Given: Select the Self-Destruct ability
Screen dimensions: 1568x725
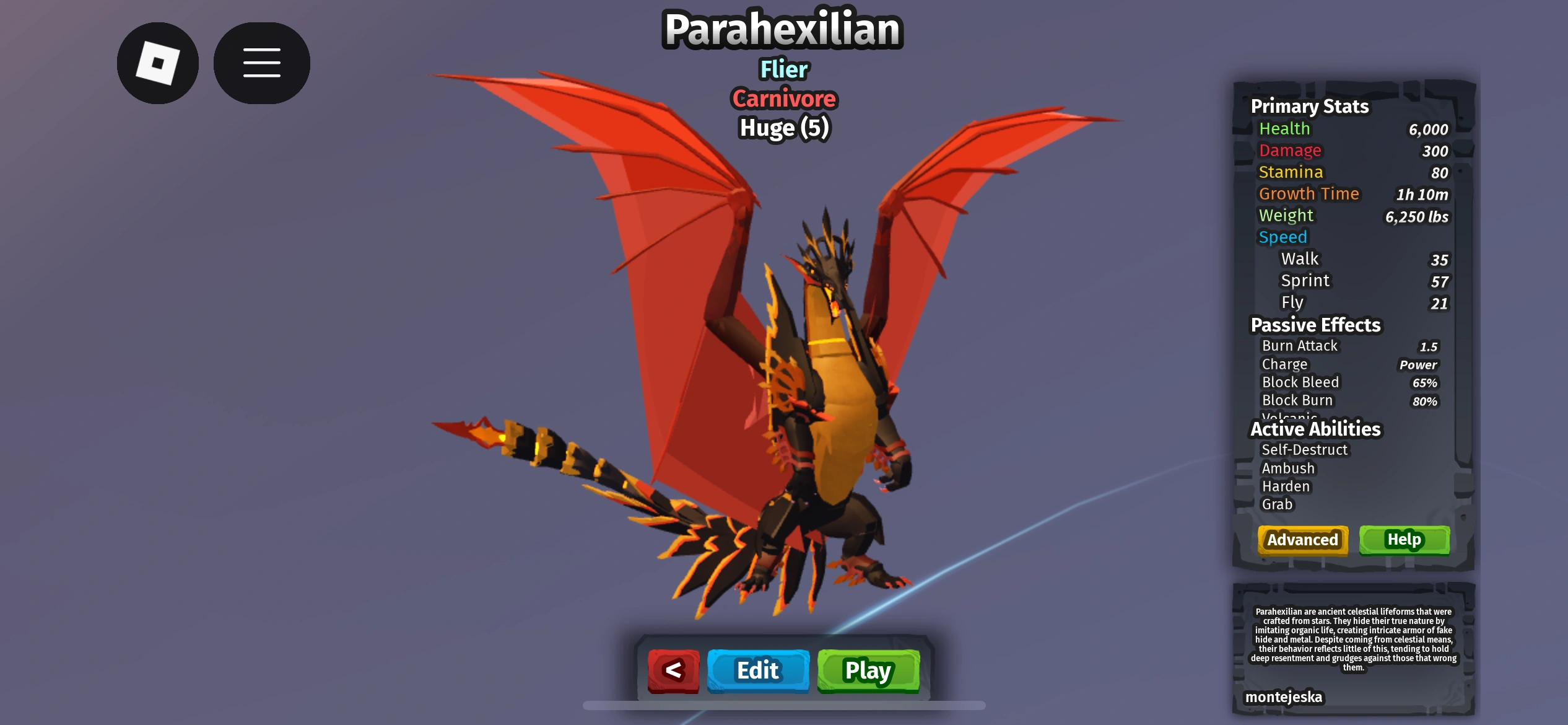Looking at the screenshot, I should click(x=1304, y=450).
